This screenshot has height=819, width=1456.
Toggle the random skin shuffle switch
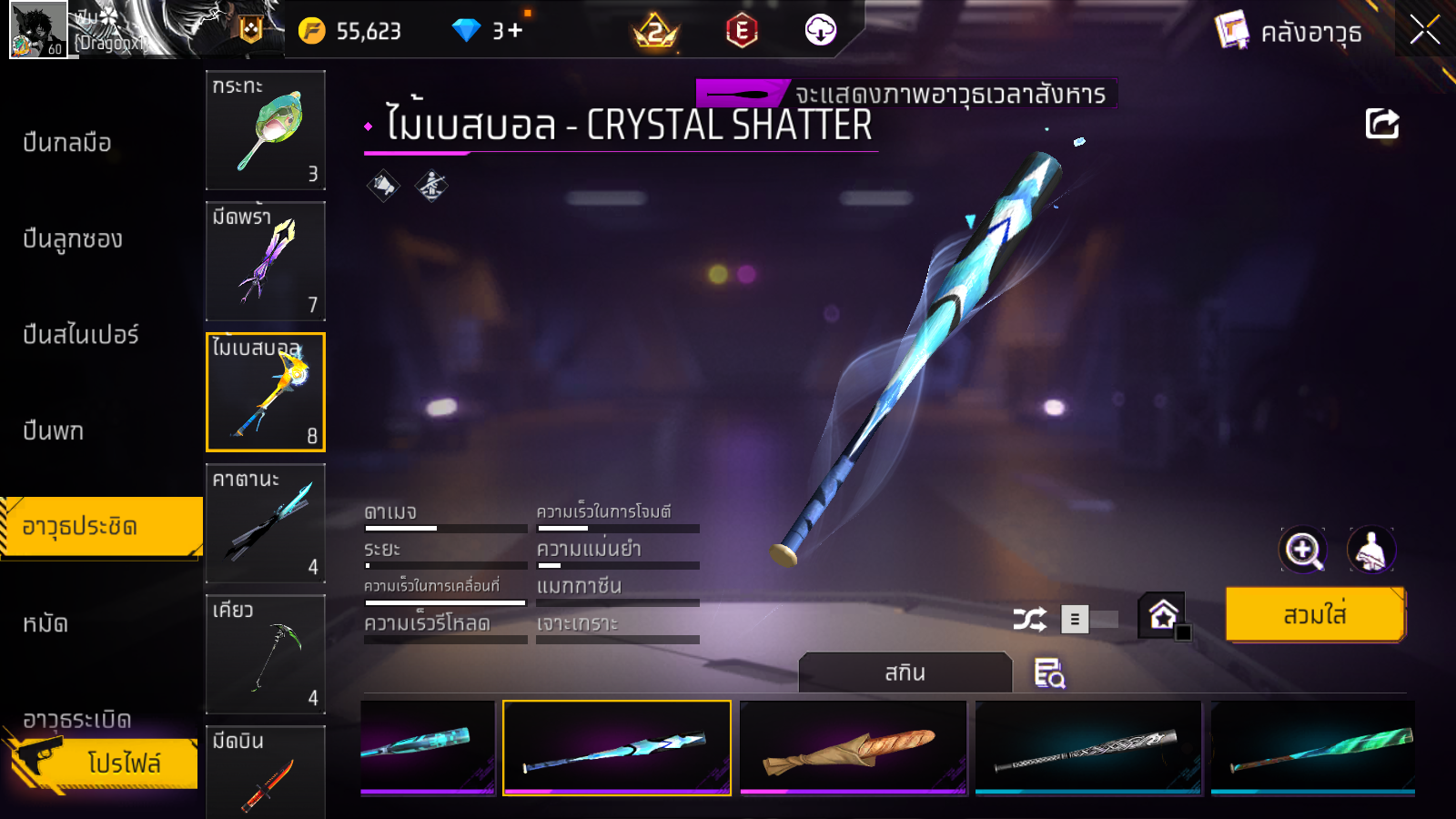tap(1090, 620)
